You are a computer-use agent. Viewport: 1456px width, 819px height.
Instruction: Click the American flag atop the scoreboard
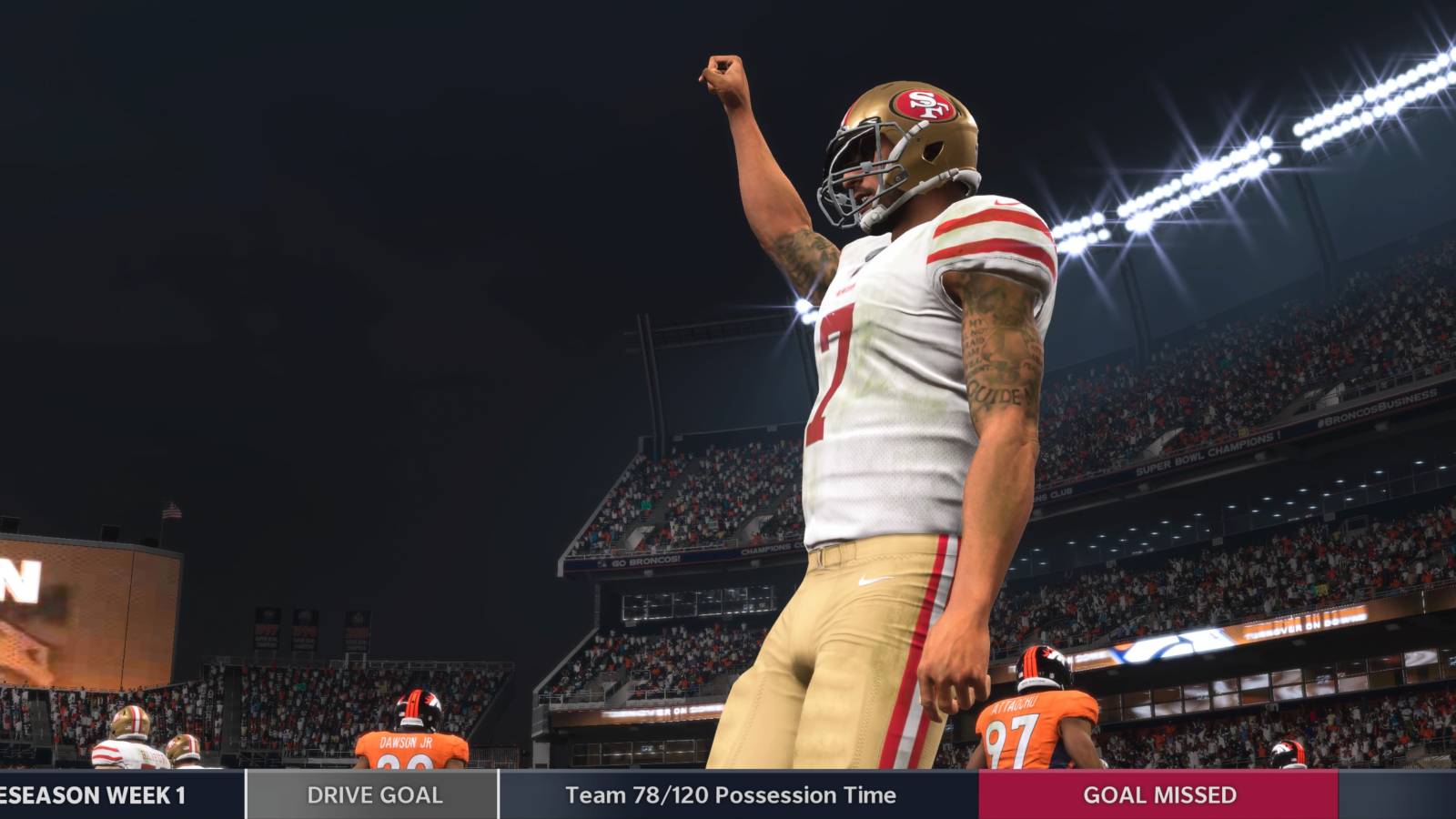172,510
